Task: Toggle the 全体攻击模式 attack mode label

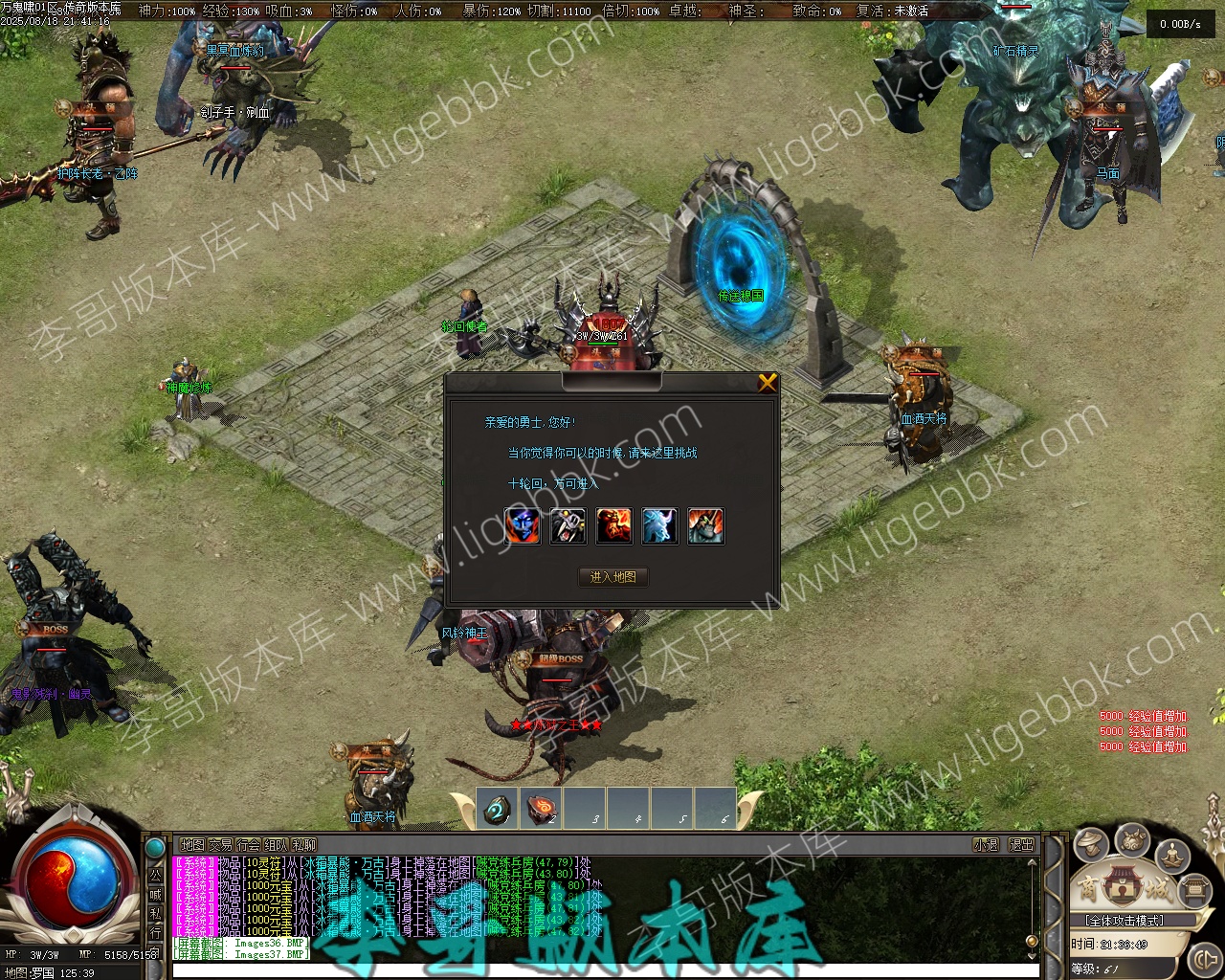Action: (x=1125, y=921)
